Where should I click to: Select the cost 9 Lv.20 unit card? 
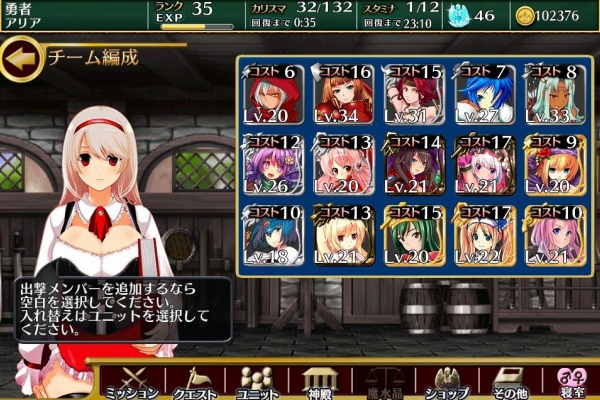pos(552,163)
